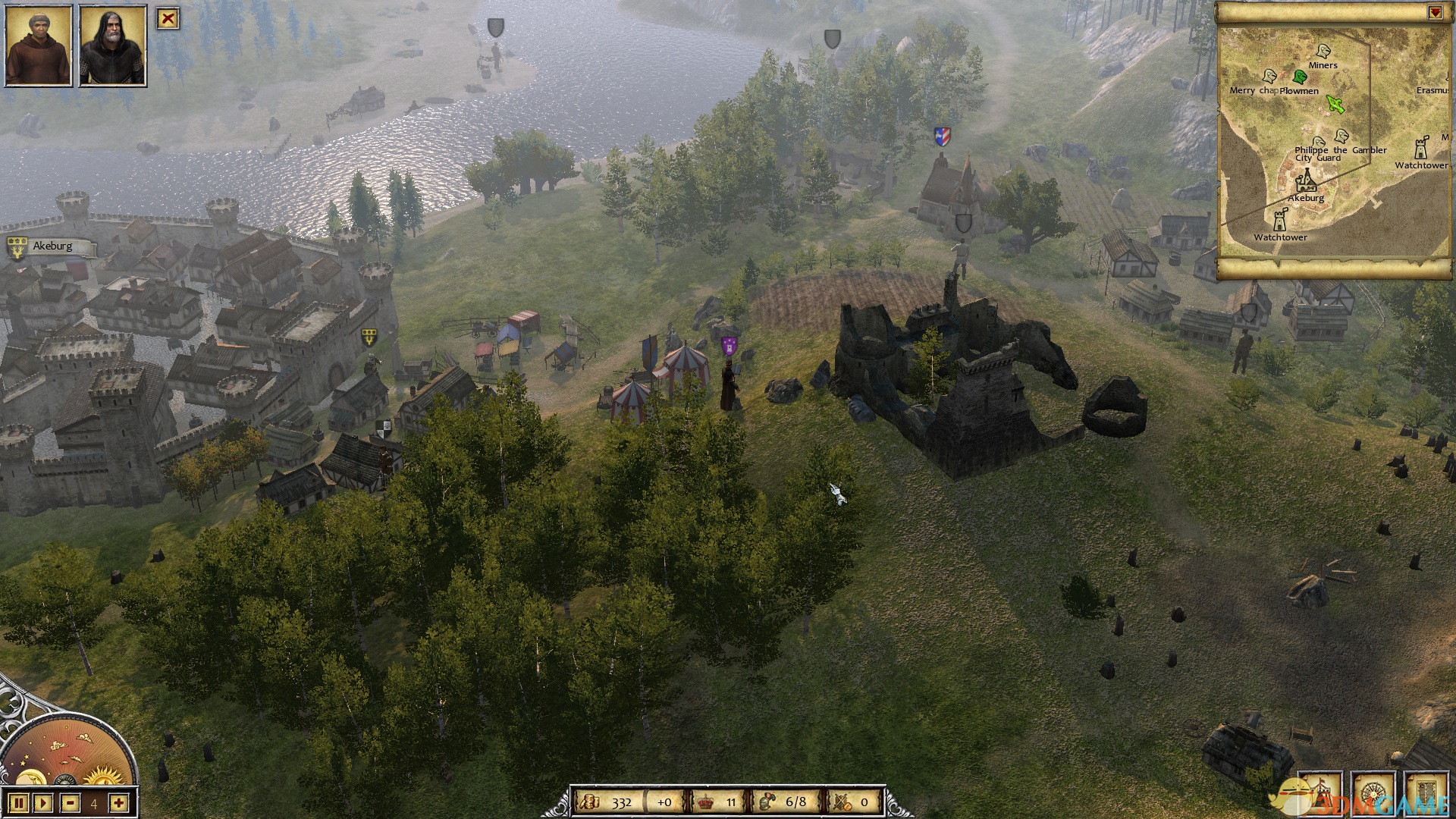Select the grey-bearded knight portrait
This screenshot has height=819, width=1456.
coord(112,45)
